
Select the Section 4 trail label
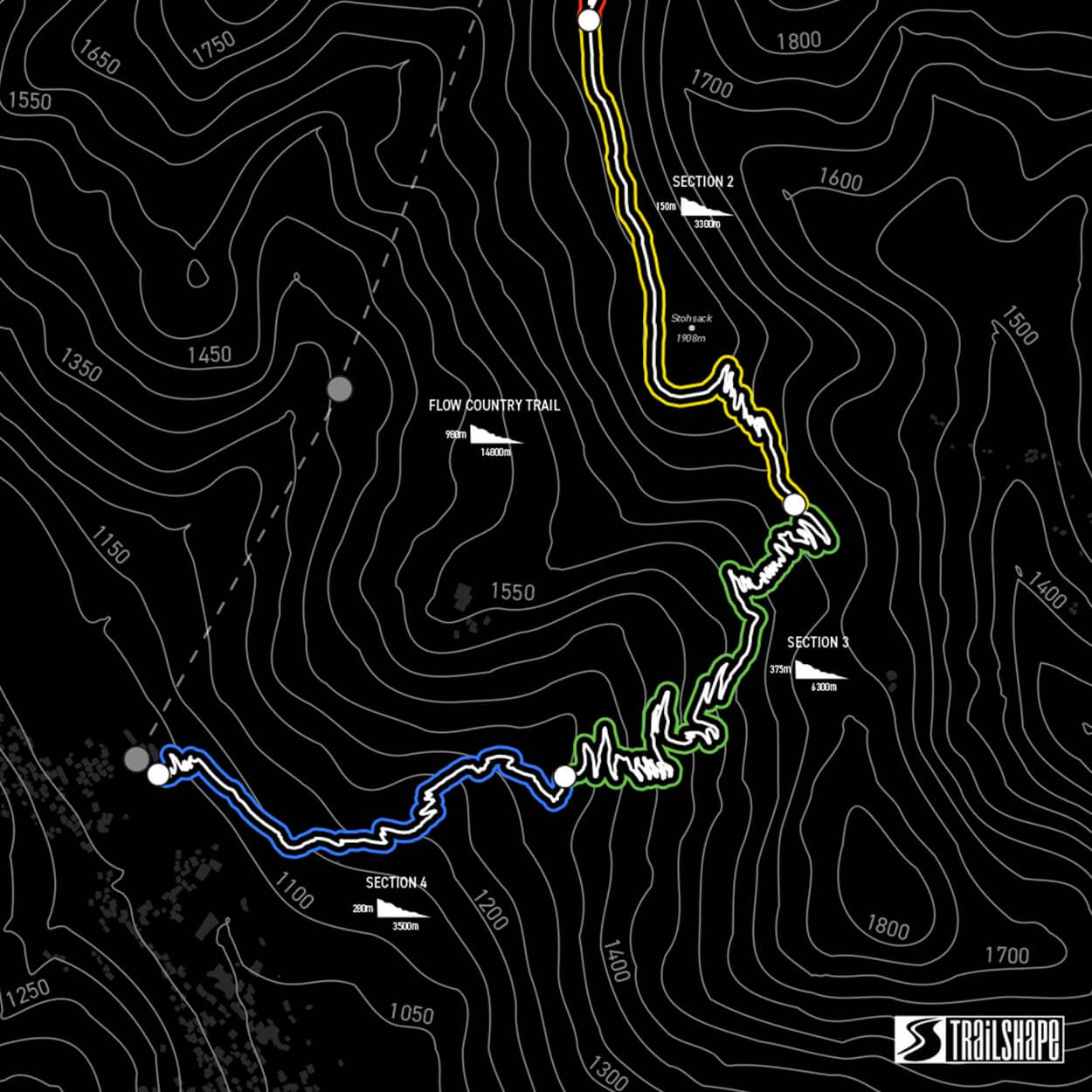pos(396,882)
